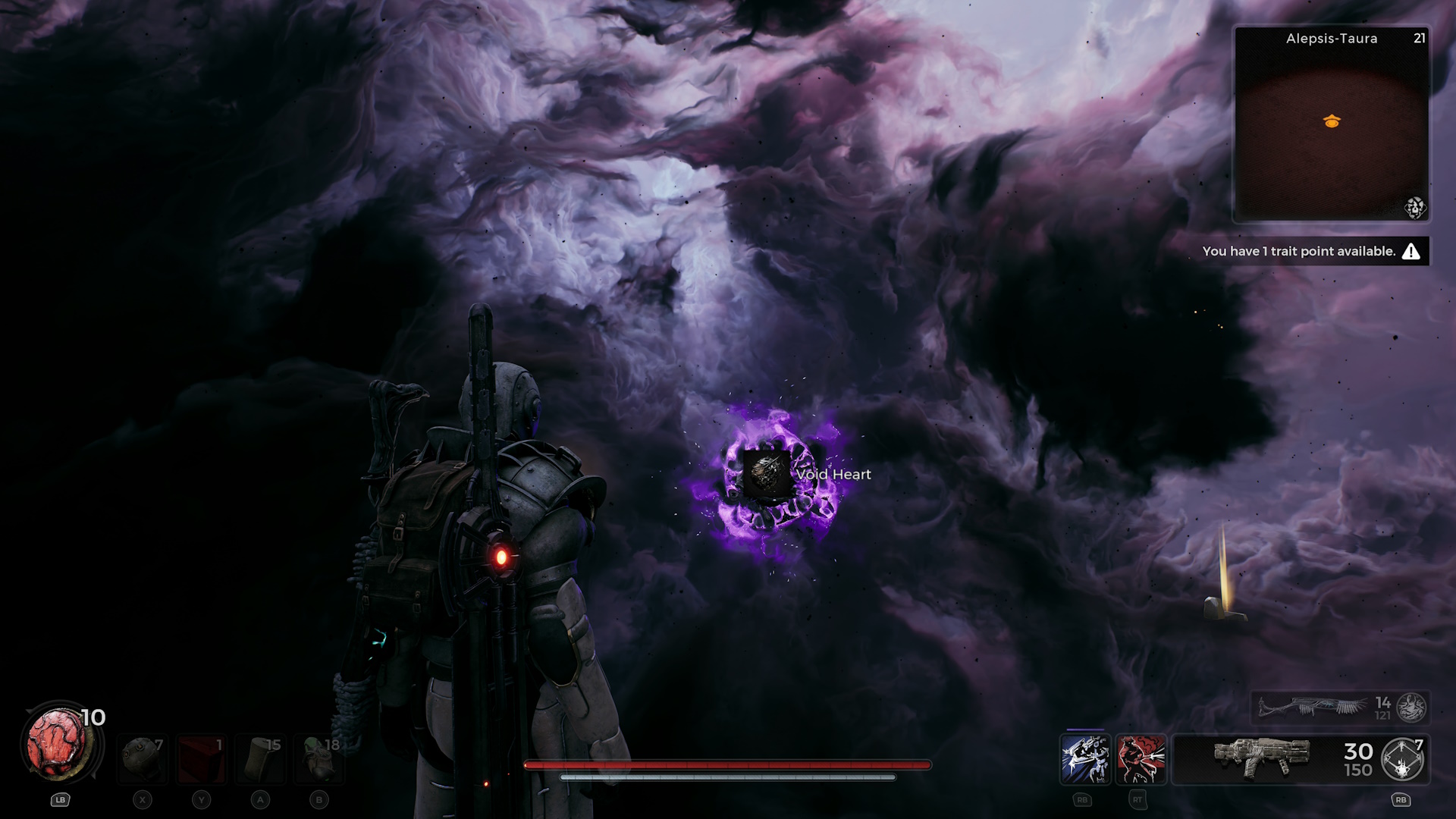The width and height of the screenshot is (1456, 819).
Task: Activate the blue archetype skill icon
Action: click(x=1085, y=759)
